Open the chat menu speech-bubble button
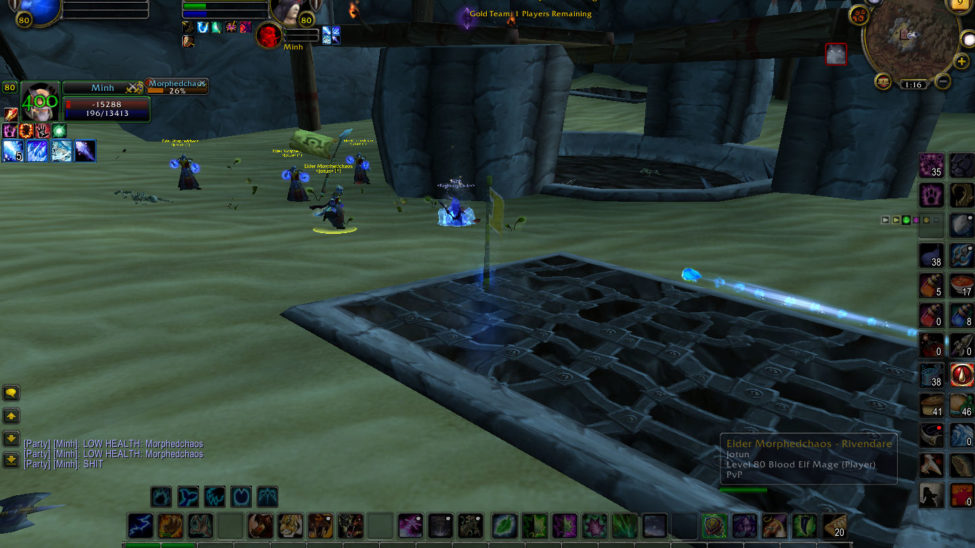975x548 pixels. click(11, 393)
